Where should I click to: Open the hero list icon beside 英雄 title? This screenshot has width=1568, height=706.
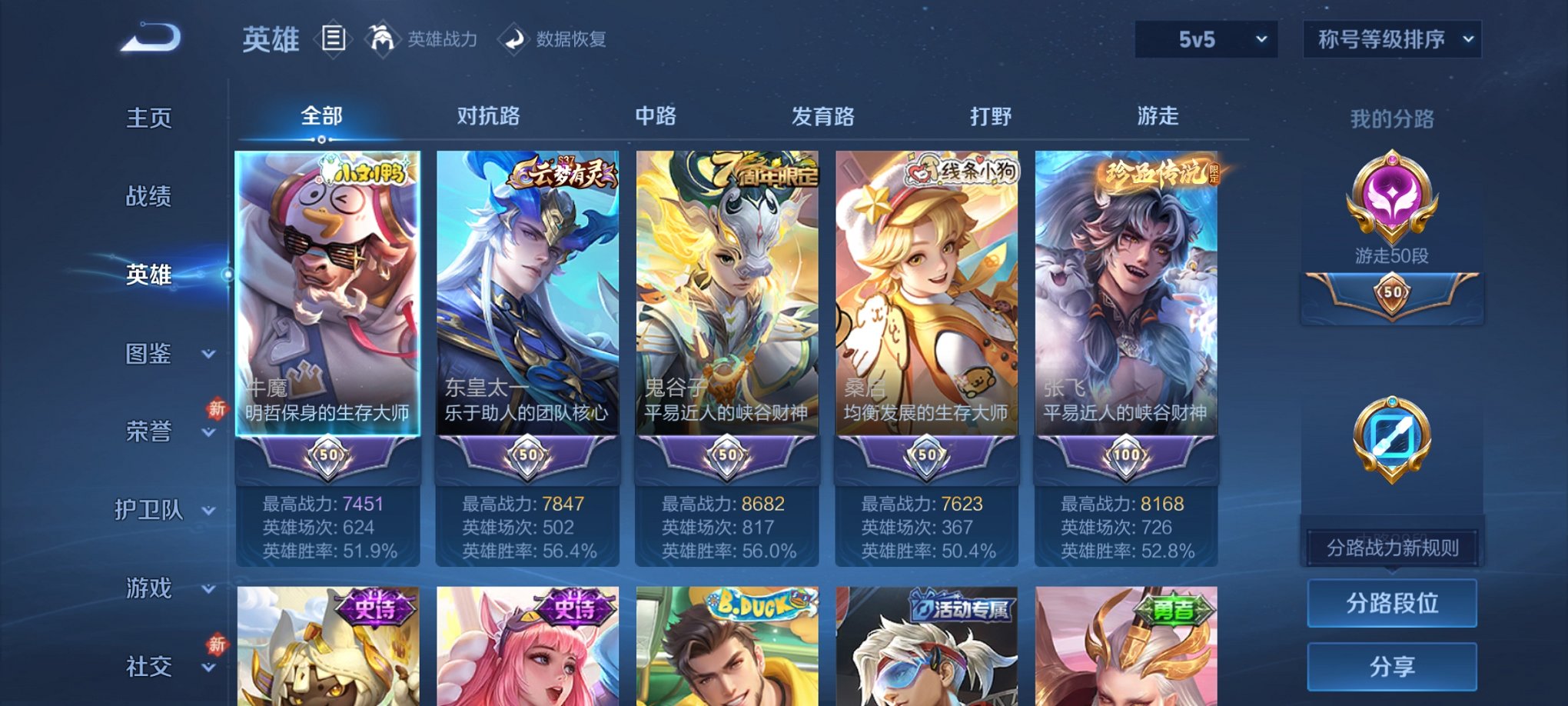pos(333,38)
